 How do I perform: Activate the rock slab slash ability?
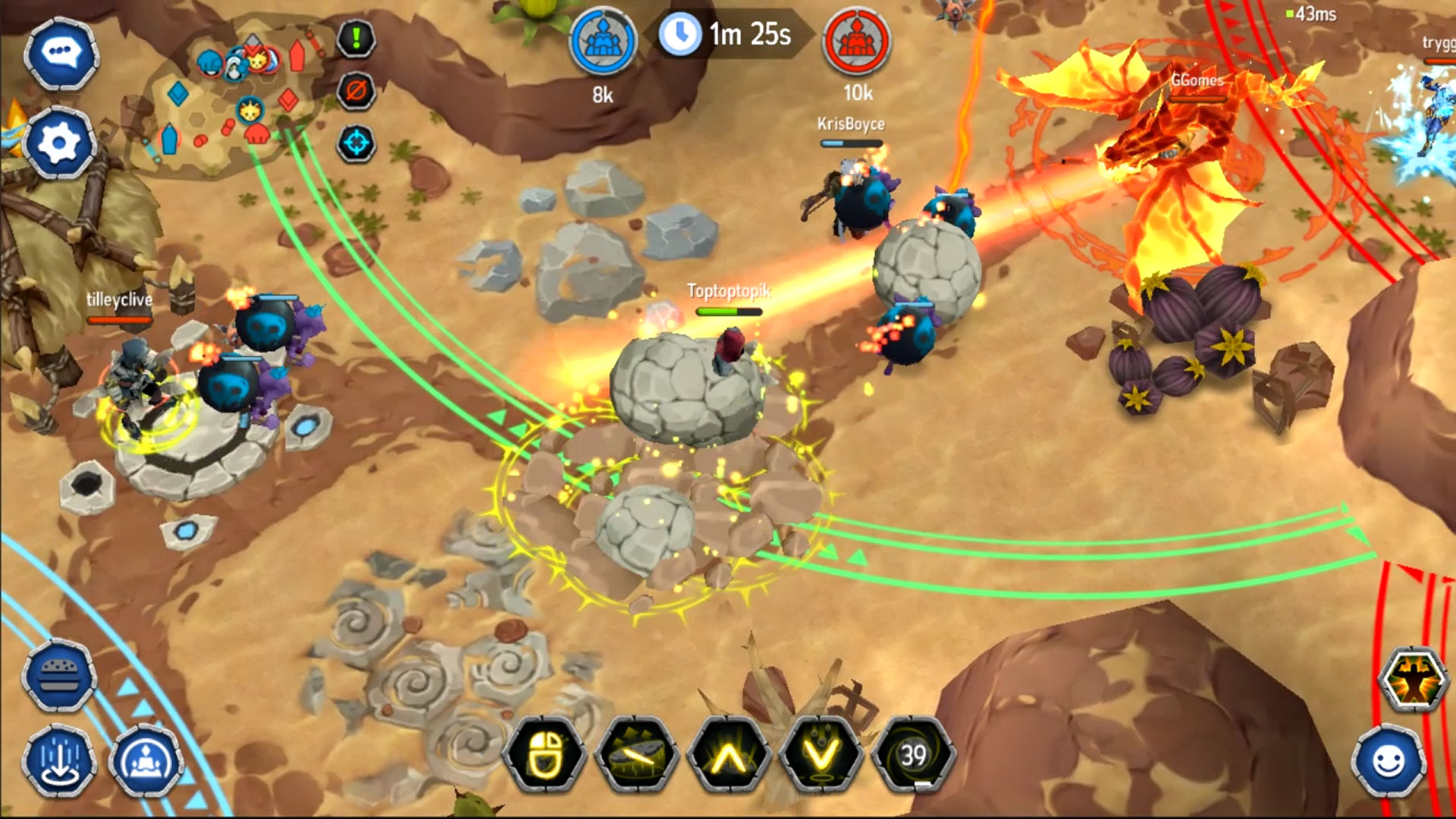click(637, 755)
